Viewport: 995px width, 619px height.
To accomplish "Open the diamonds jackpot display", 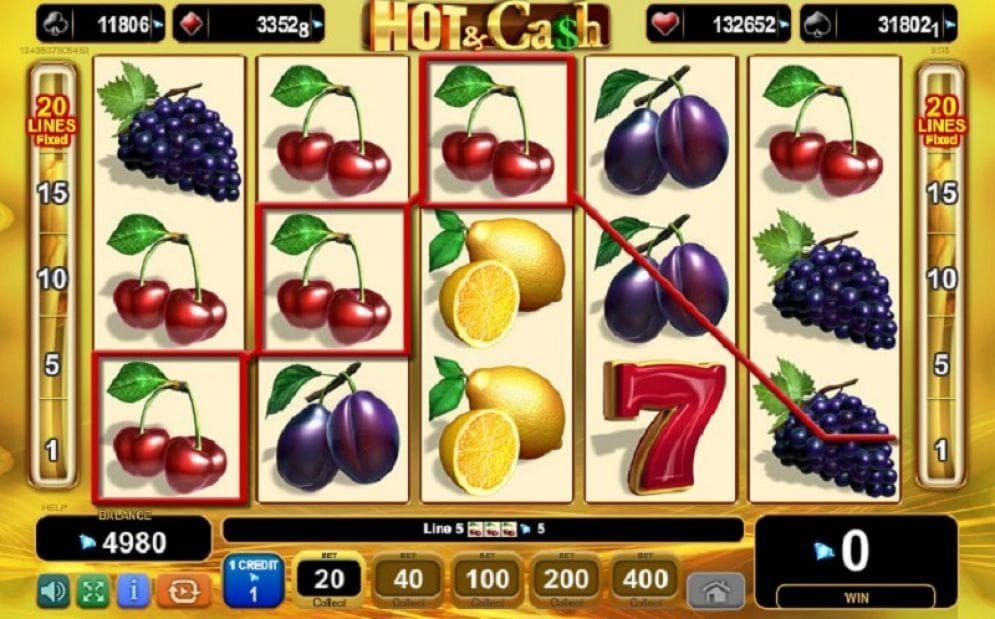I will [248, 23].
